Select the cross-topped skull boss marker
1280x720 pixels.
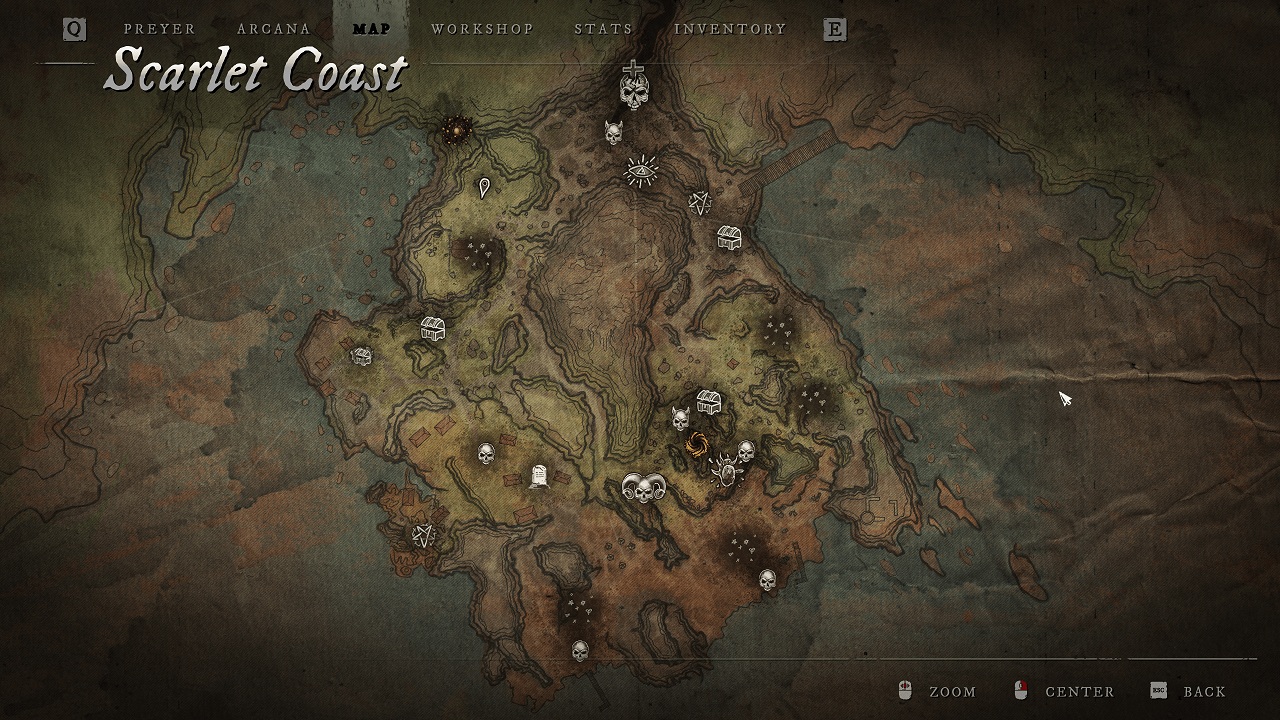633,87
